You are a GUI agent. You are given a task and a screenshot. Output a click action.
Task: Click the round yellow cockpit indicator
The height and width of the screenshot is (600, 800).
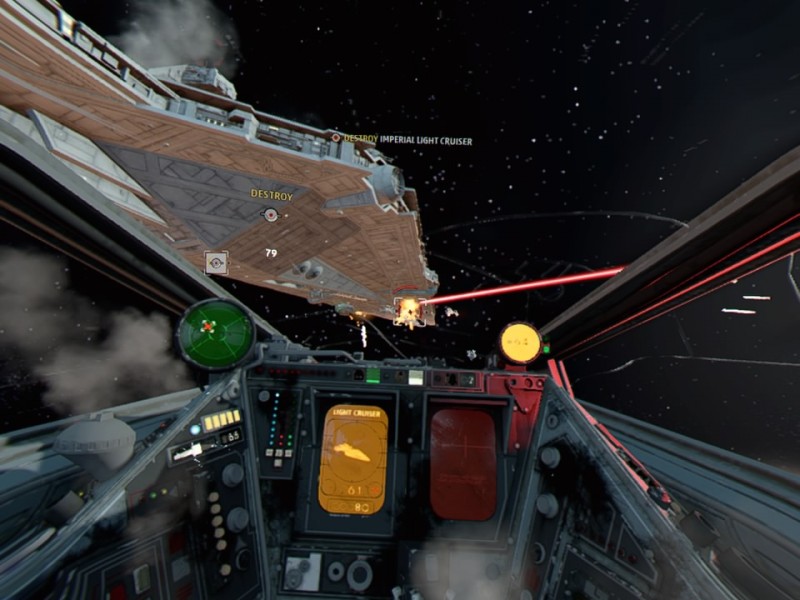click(x=520, y=343)
